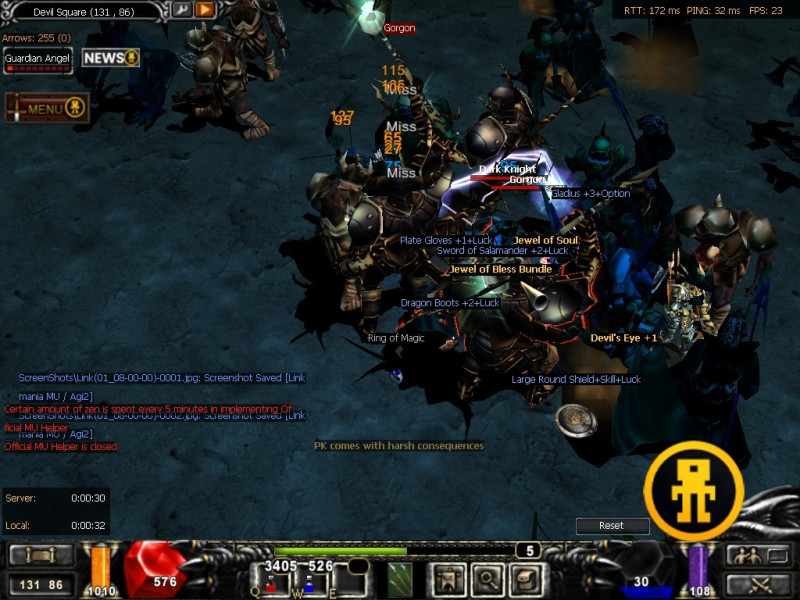
Task: Click the crossed swords button
Action: point(757,585)
